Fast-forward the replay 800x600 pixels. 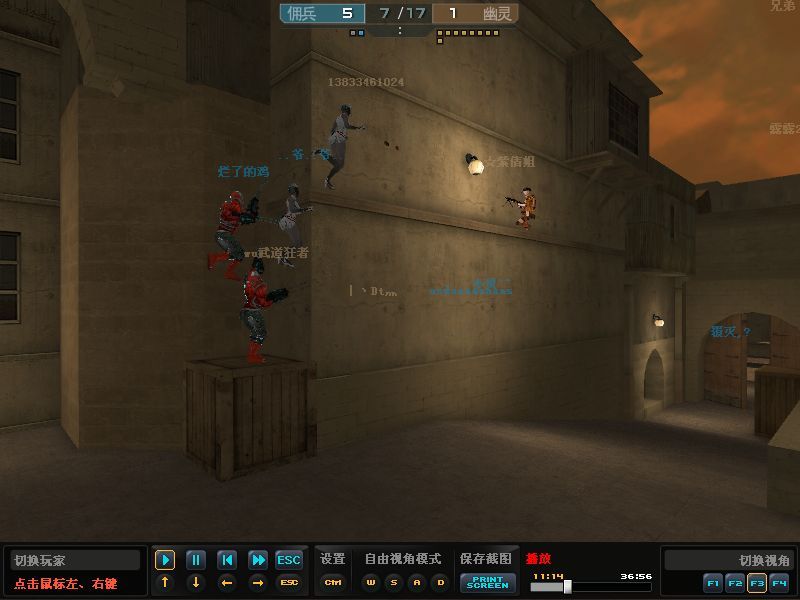(x=258, y=560)
